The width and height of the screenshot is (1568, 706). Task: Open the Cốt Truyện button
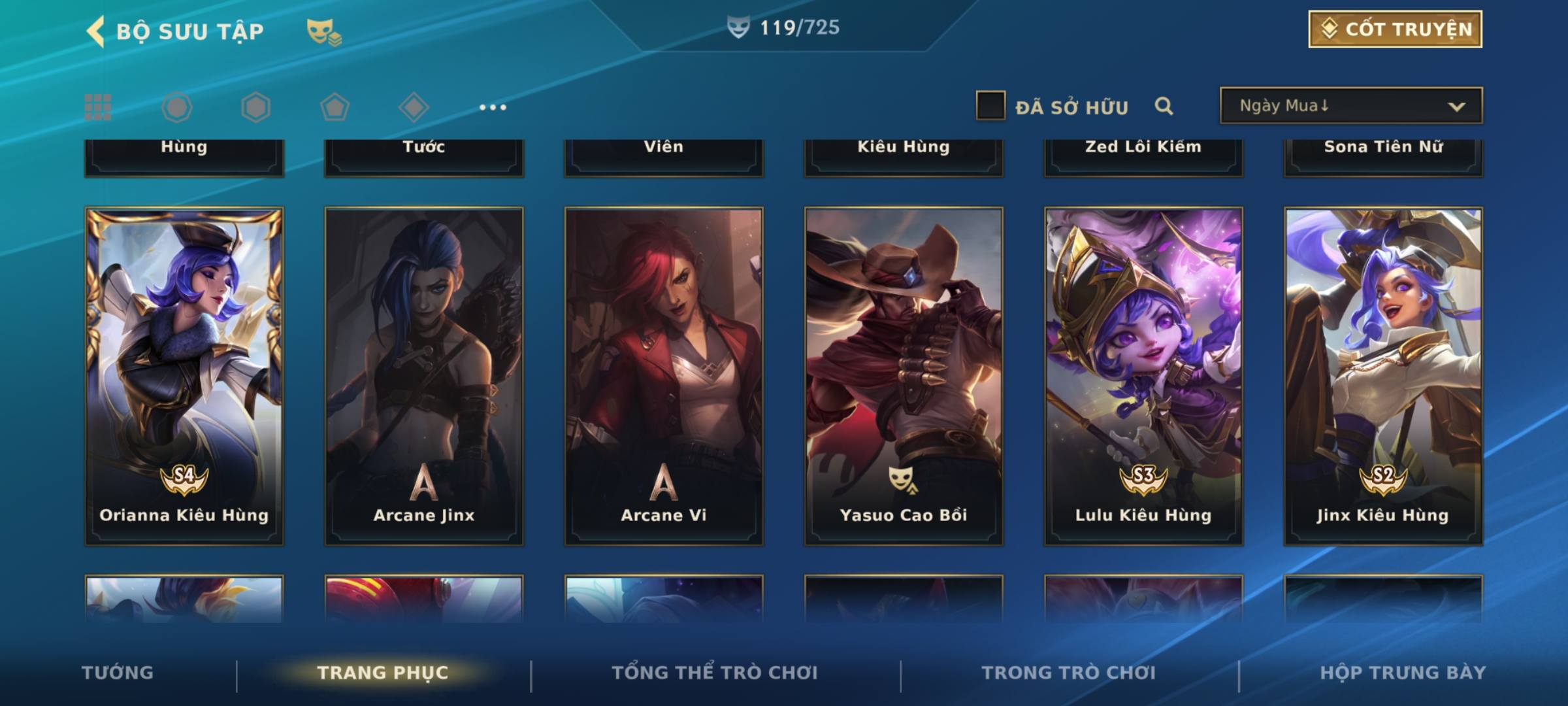coord(1394,29)
